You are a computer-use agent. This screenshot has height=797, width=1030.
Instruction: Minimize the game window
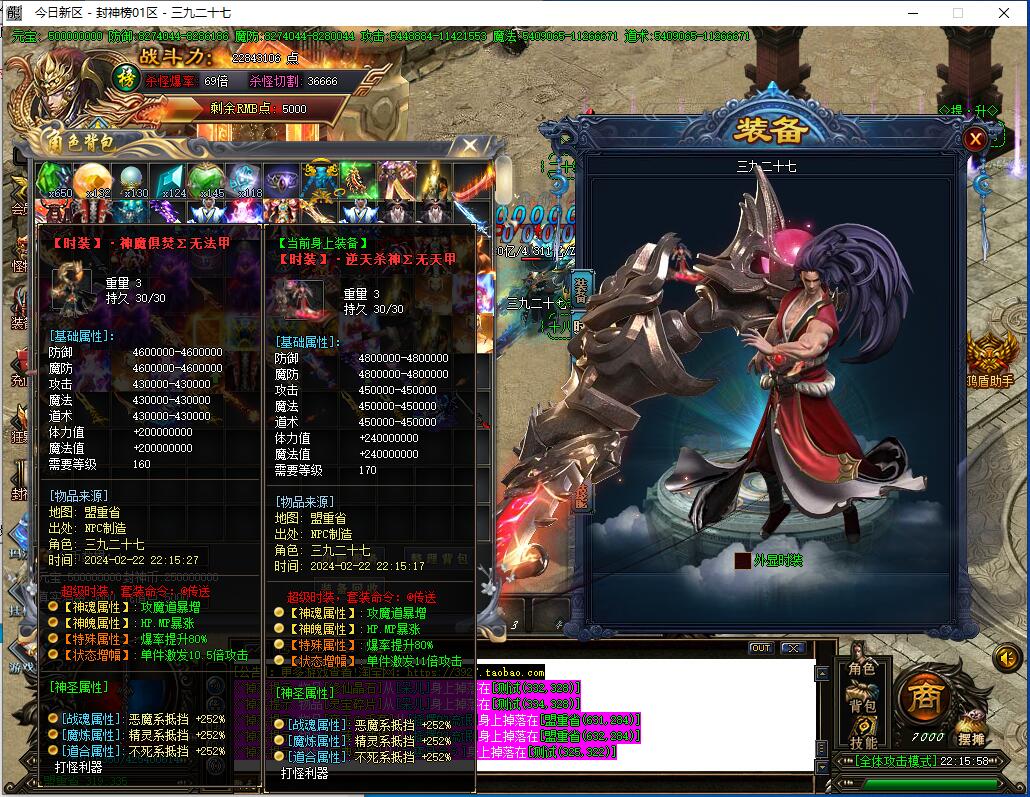pyautogui.click(x=912, y=13)
